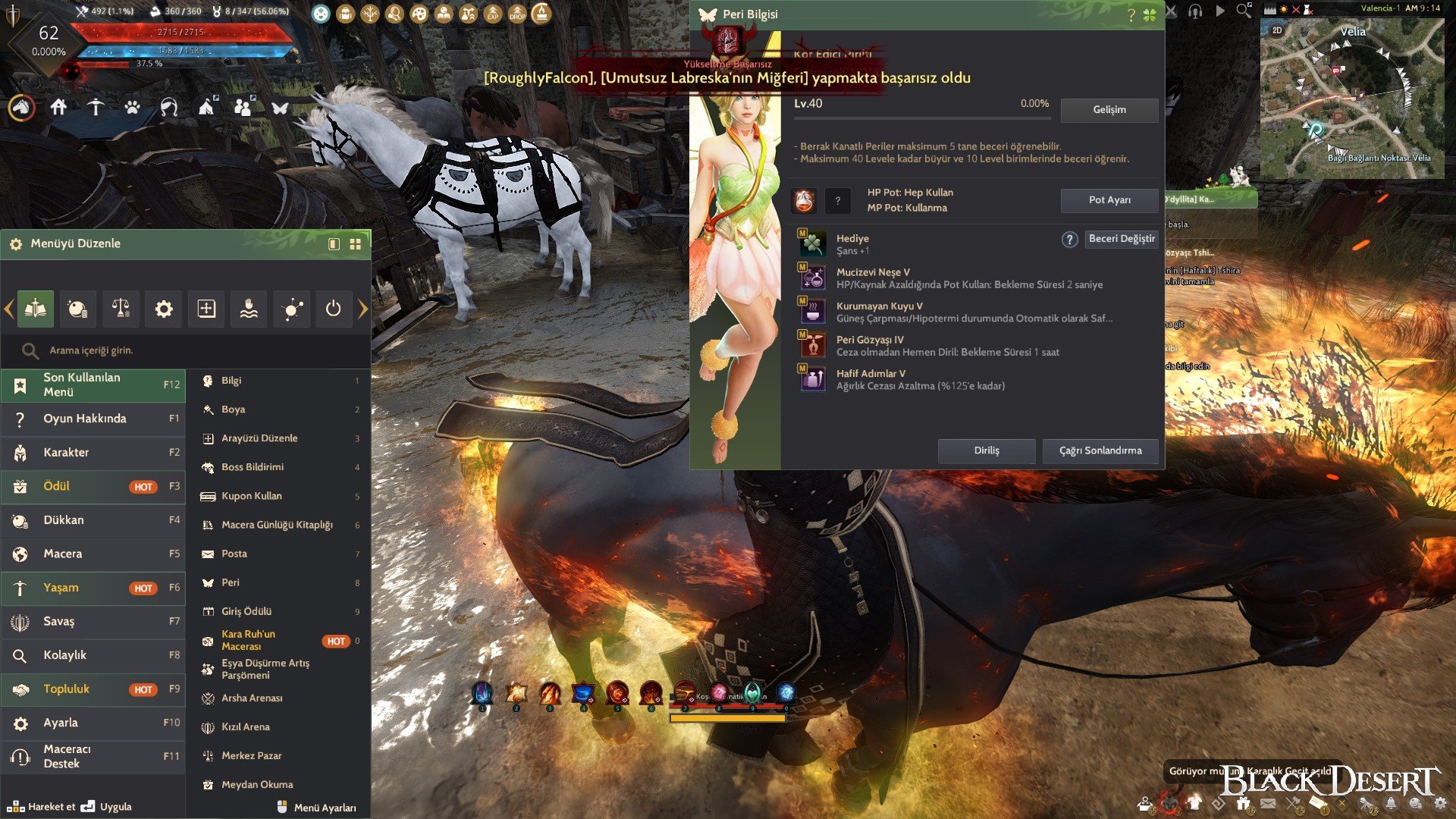Screen dimensions: 1456x819
Task: Open the inventory bag icon
Action: pos(346,13)
